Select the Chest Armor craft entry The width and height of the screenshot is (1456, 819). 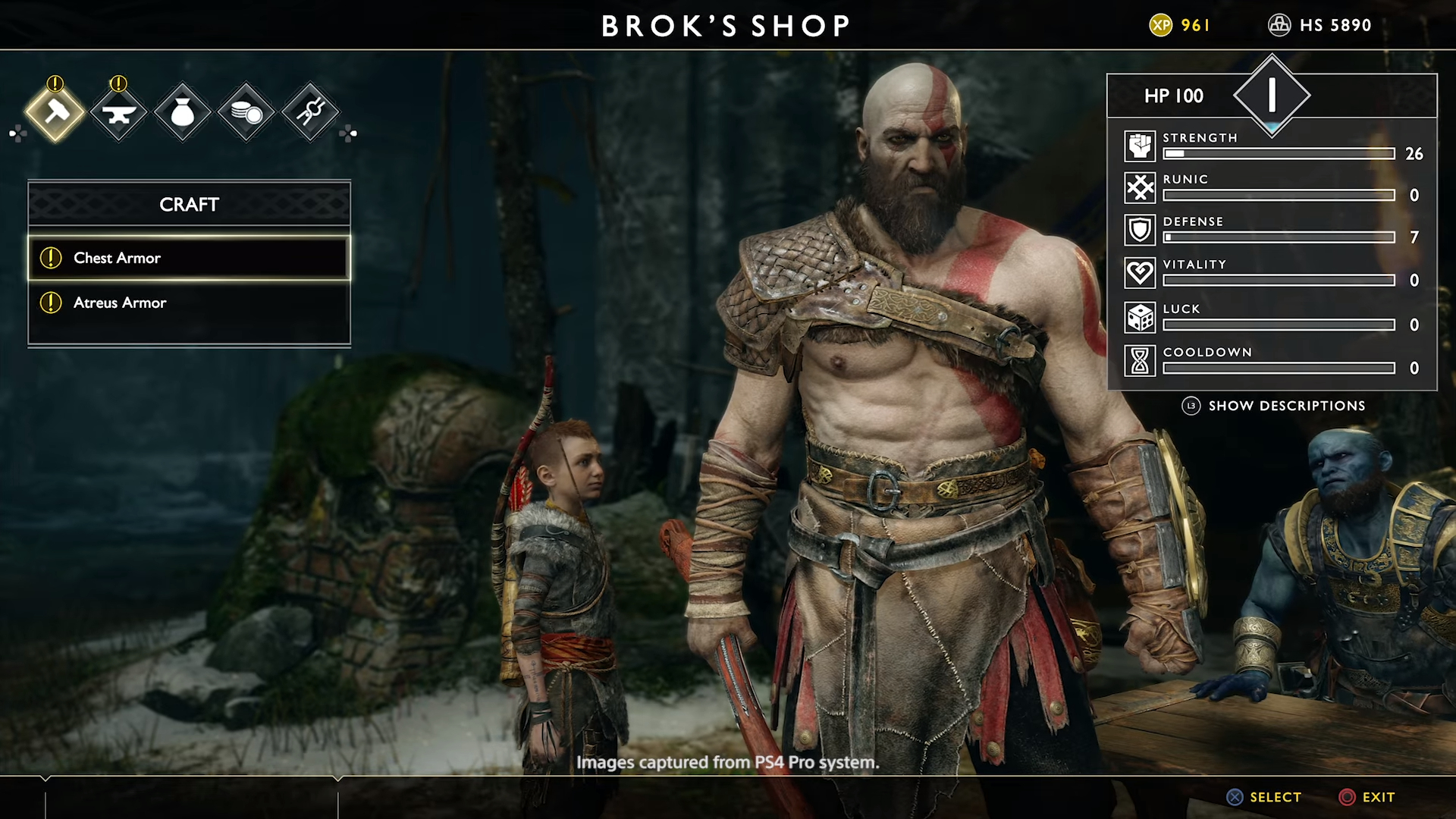(189, 258)
